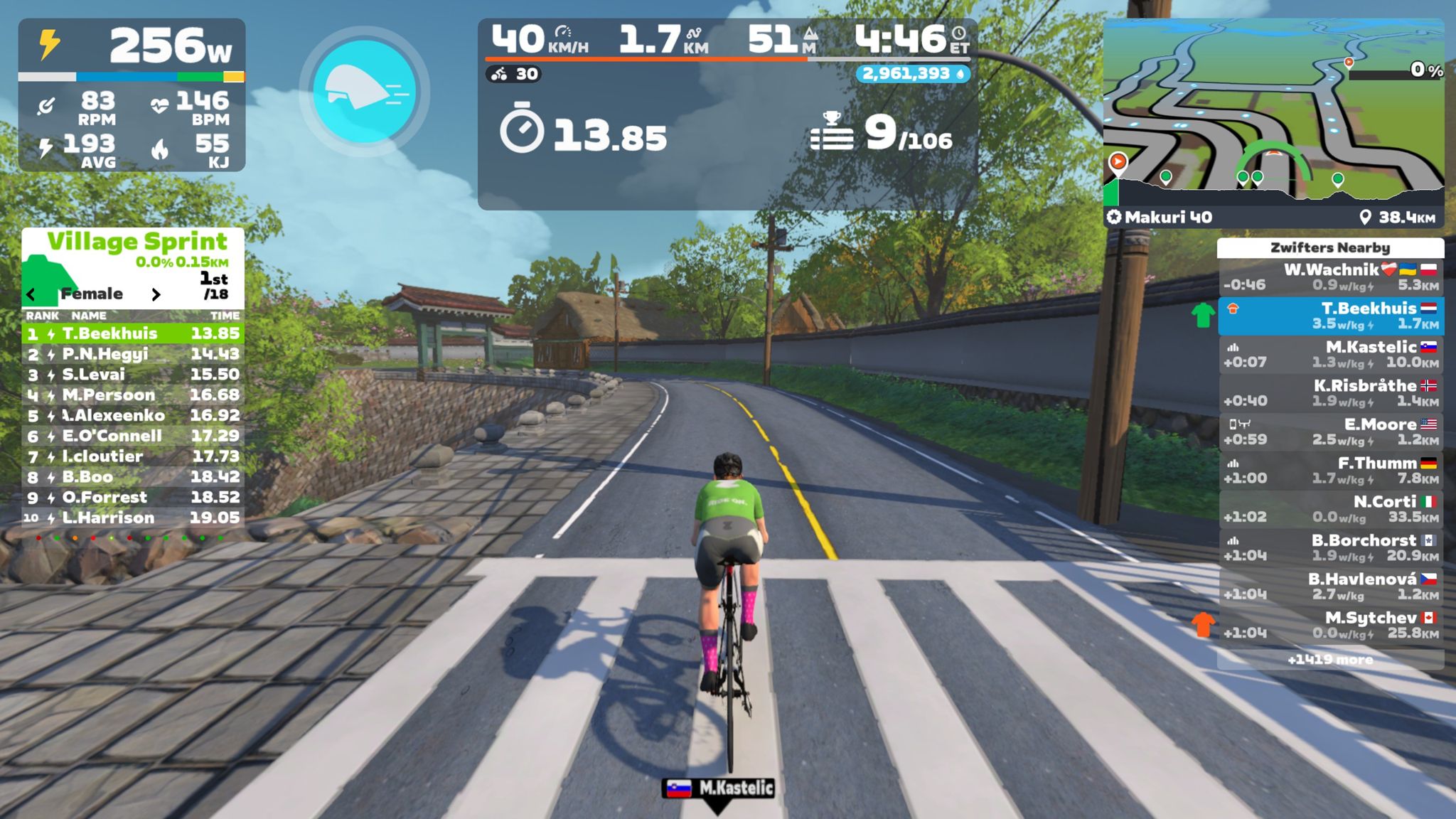Choose B.Borchorst in Zwifters Nearby
1456x819 pixels.
pyautogui.click(x=1330, y=547)
